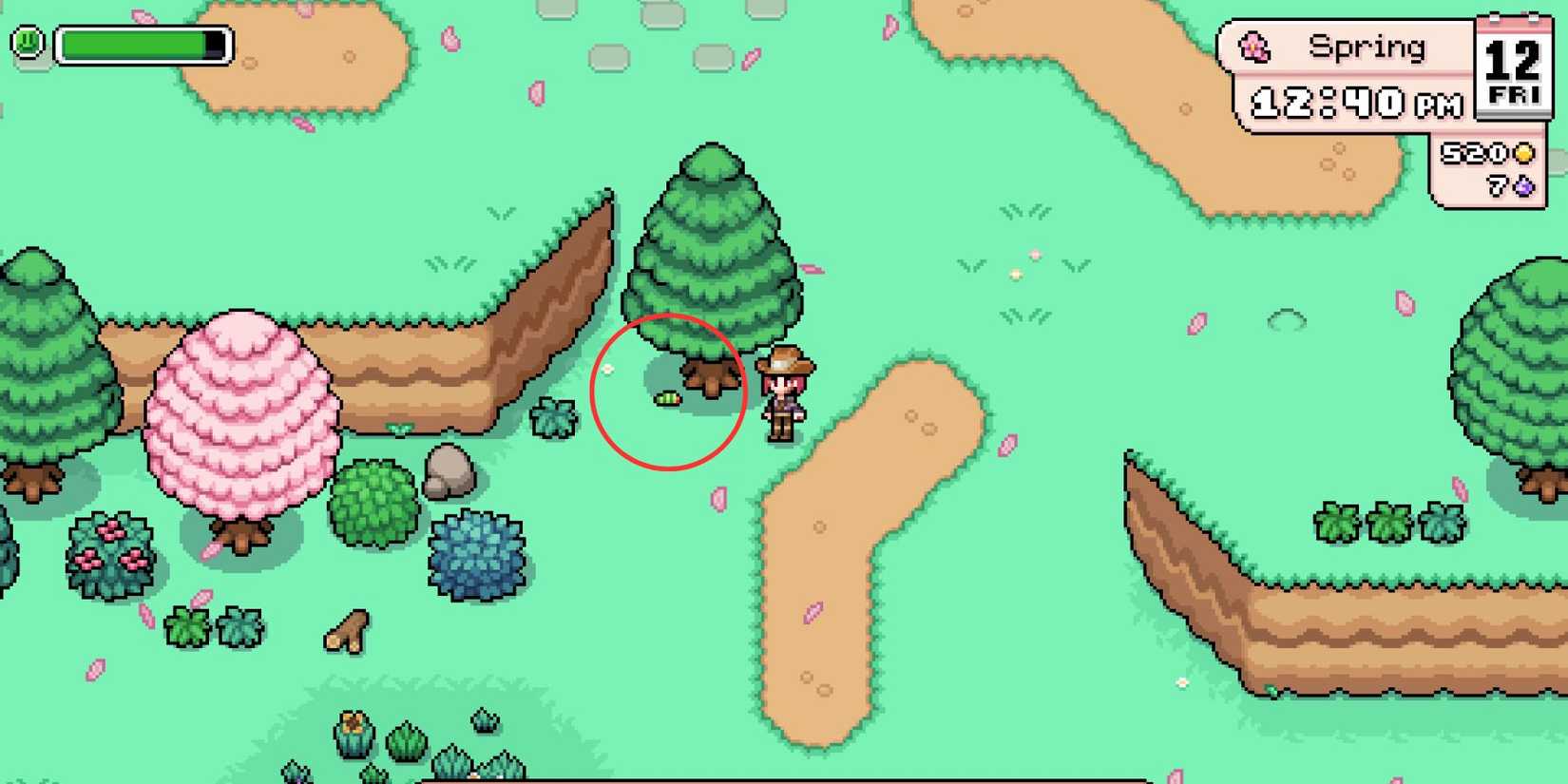Click the gold amount reading 520
The height and width of the screenshot is (784, 1568).
[1474, 153]
